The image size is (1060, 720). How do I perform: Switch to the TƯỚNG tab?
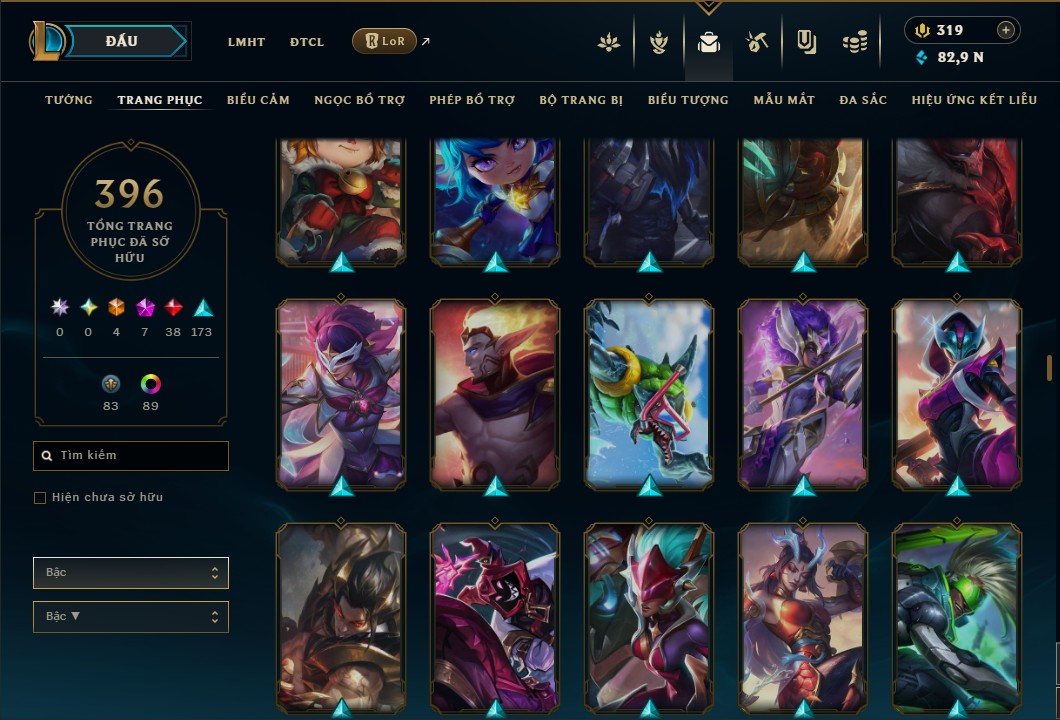(x=69, y=100)
